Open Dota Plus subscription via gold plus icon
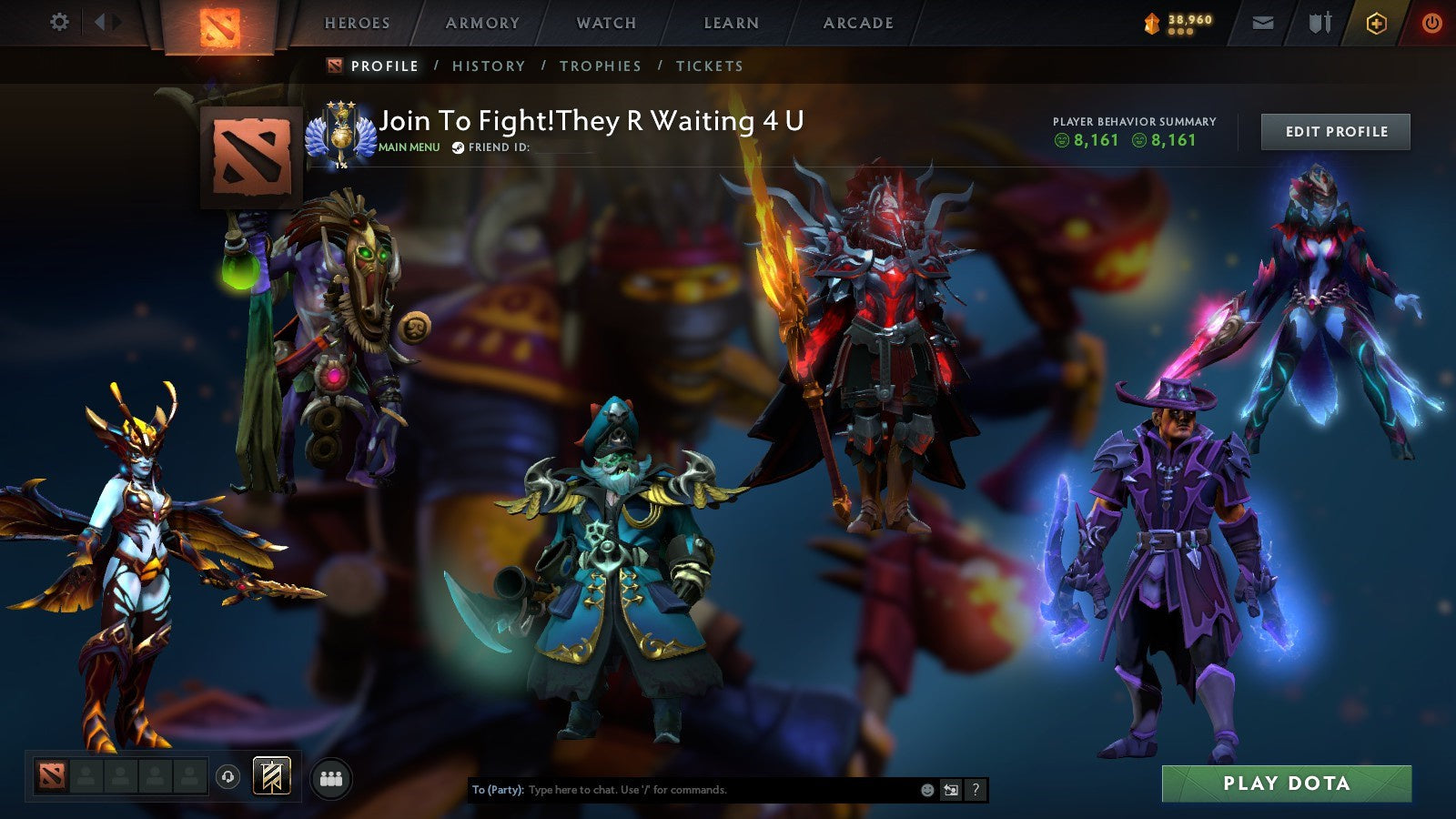 (1377, 23)
